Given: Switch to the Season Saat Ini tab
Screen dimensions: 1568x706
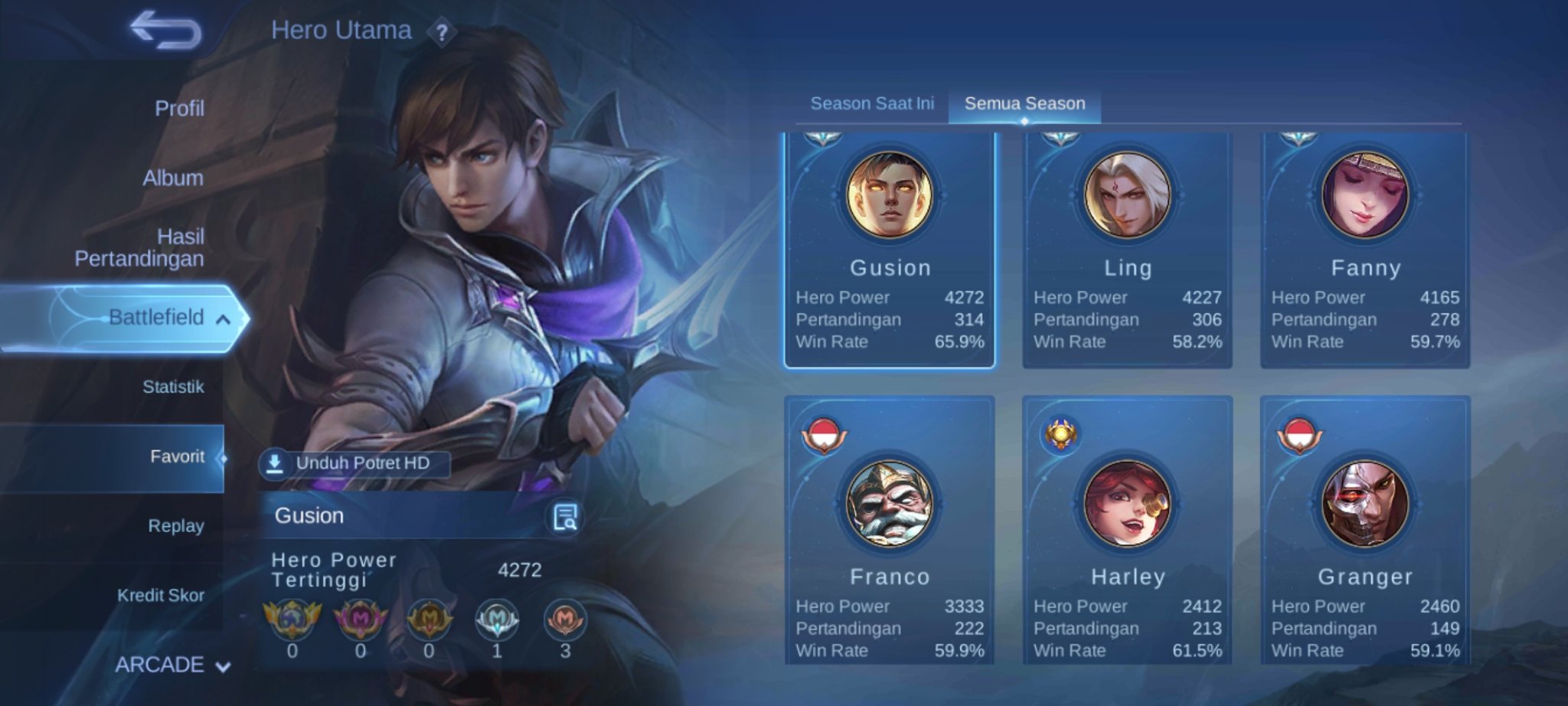Looking at the screenshot, I should (x=872, y=103).
